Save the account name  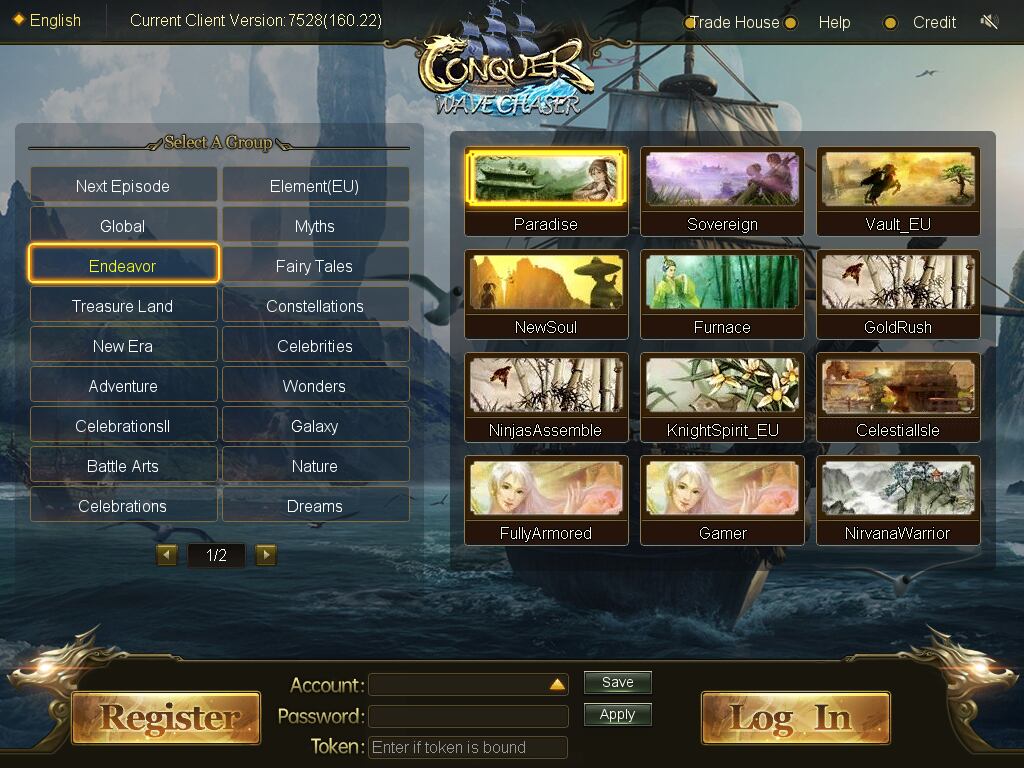pyautogui.click(x=617, y=683)
